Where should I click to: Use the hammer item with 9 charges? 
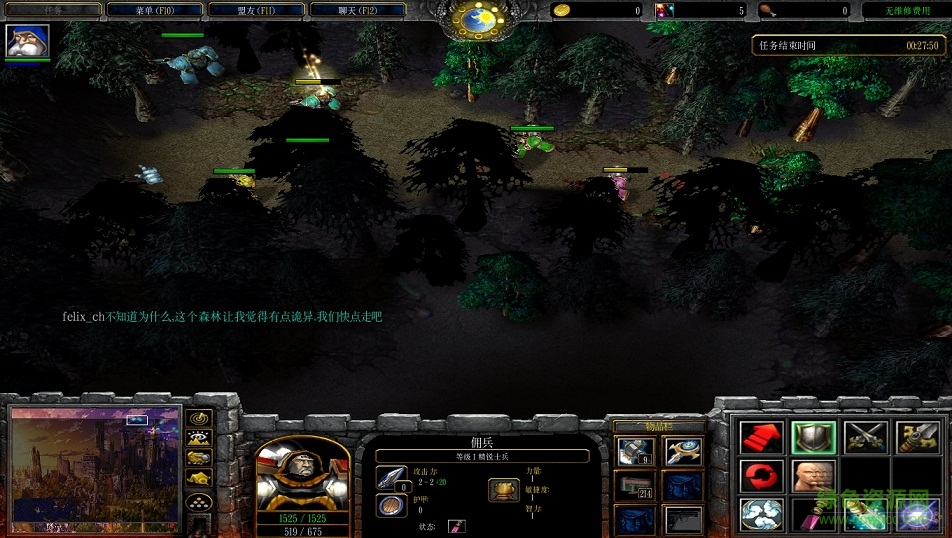(x=634, y=452)
